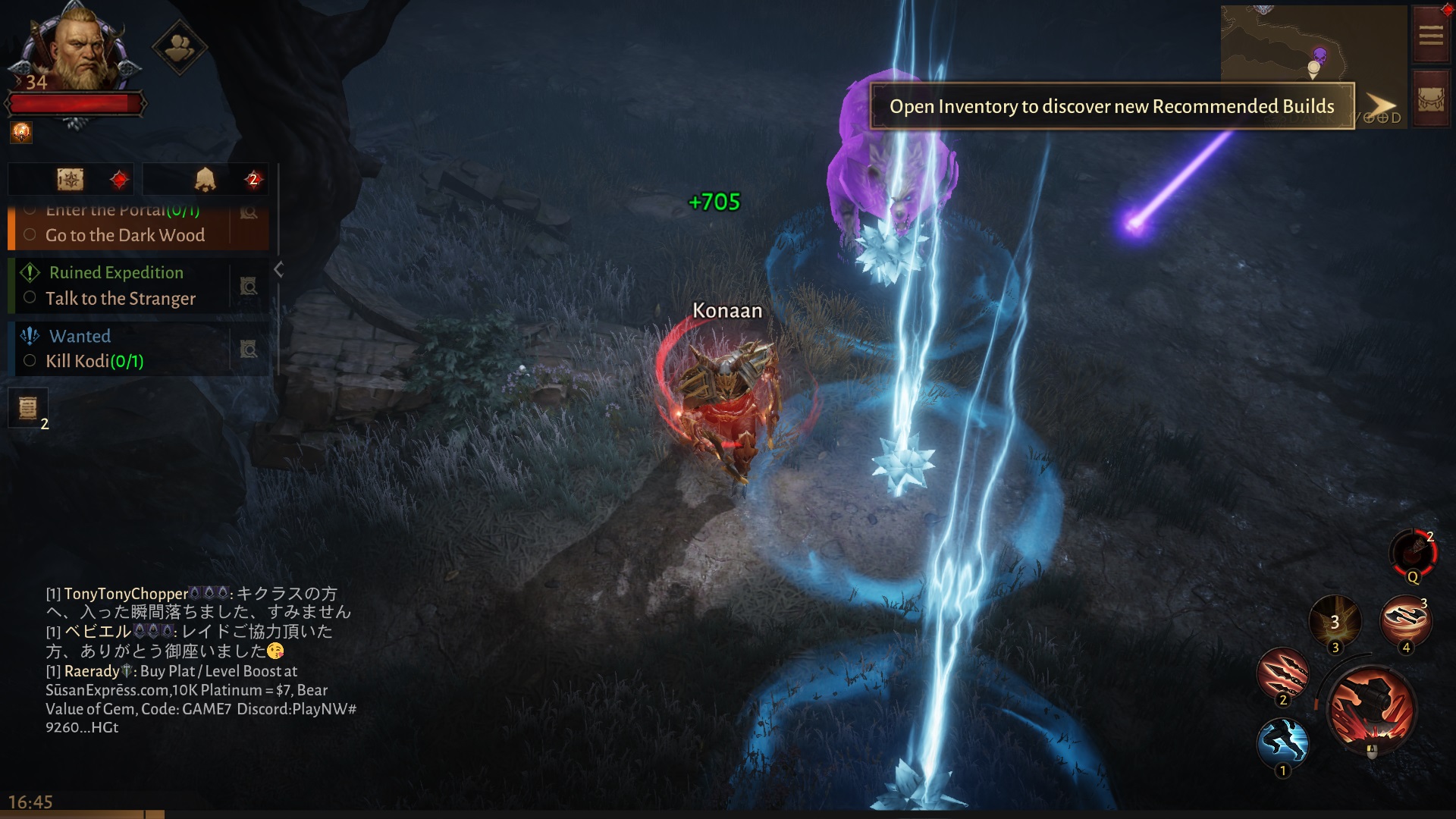The image size is (1456, 819).
Task: Select the Talk to the Stranger quest step
Action: point(121,299)
